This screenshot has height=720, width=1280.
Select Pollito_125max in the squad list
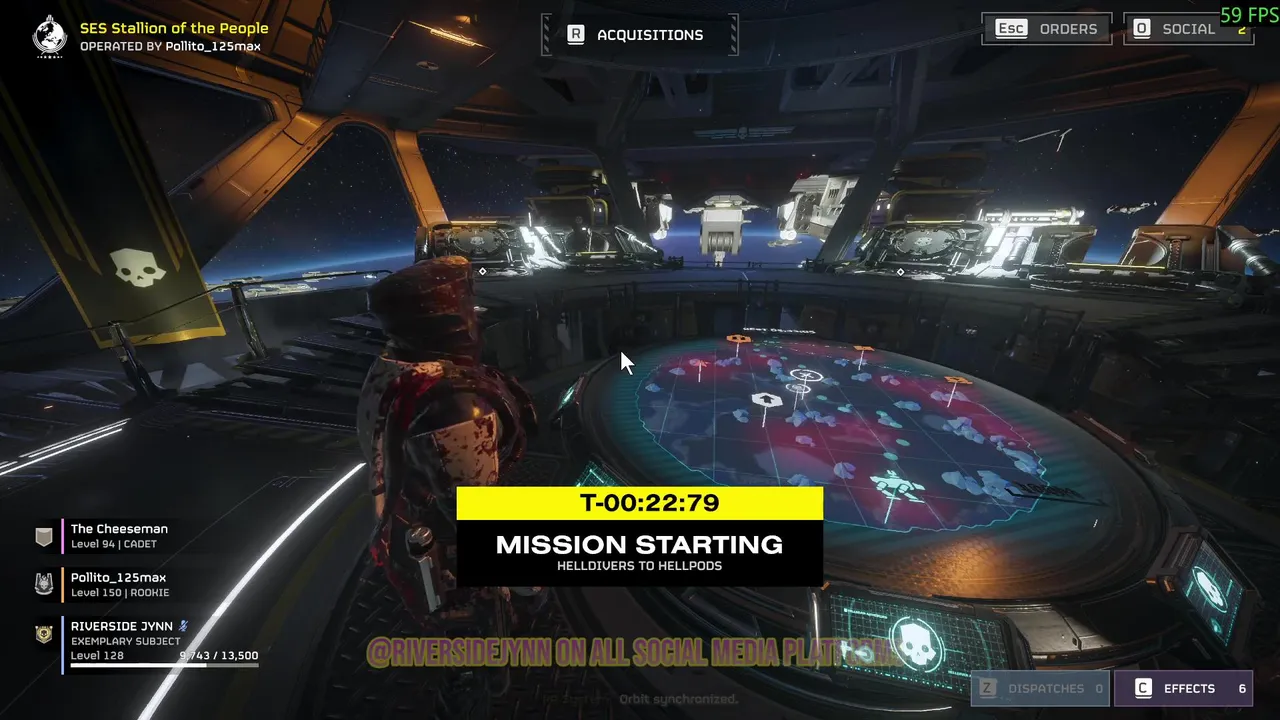118,584
